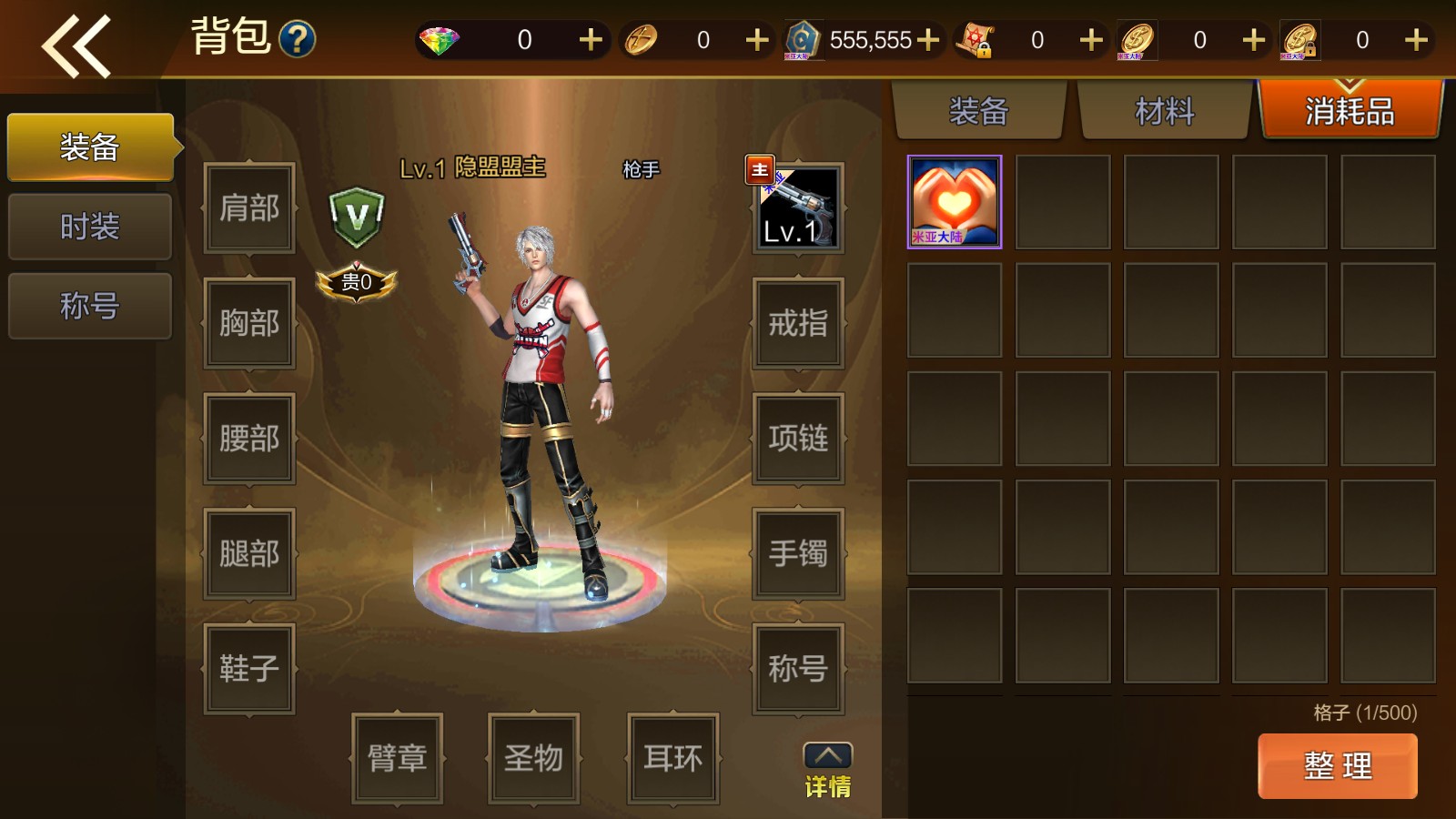This screenshot has height=819, width=1456.
Task: Open the backpack help question mark
Action: [x=297, y=40]
